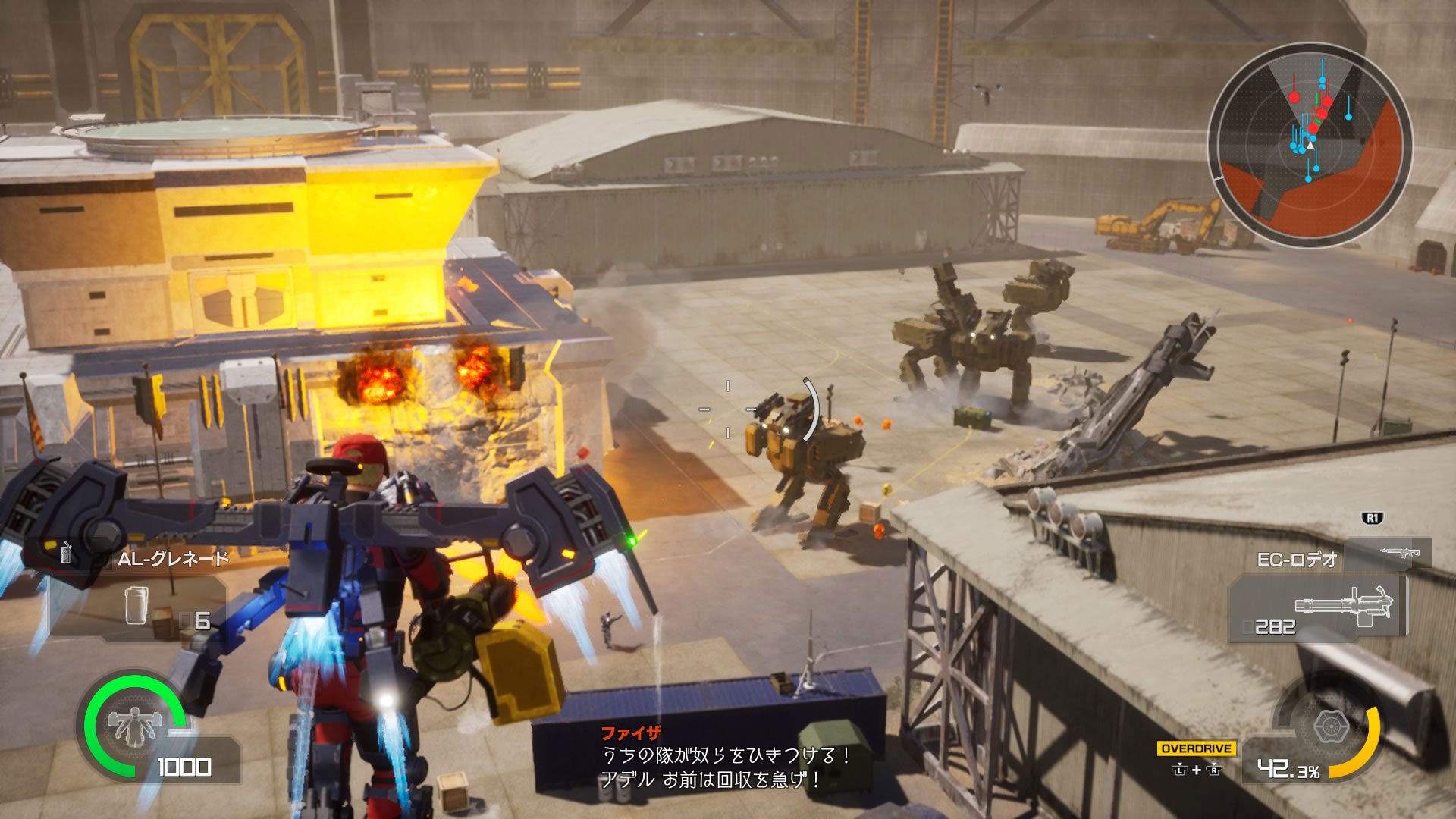Screen dimensions: 1456x819
Task: Click the circular radar minimap
Action: coord(1310,145)
